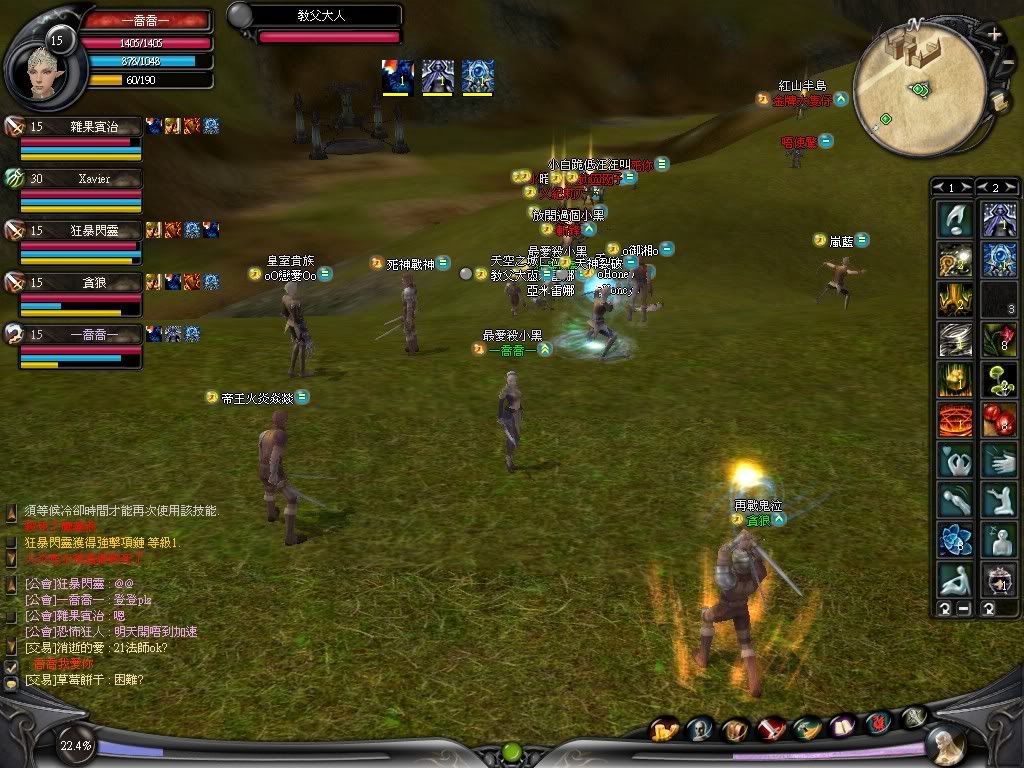Viewport: 1024px width, 768px height.
Task: Open the sword menu icon in bottom bar
Action: (x=771, y=729)
